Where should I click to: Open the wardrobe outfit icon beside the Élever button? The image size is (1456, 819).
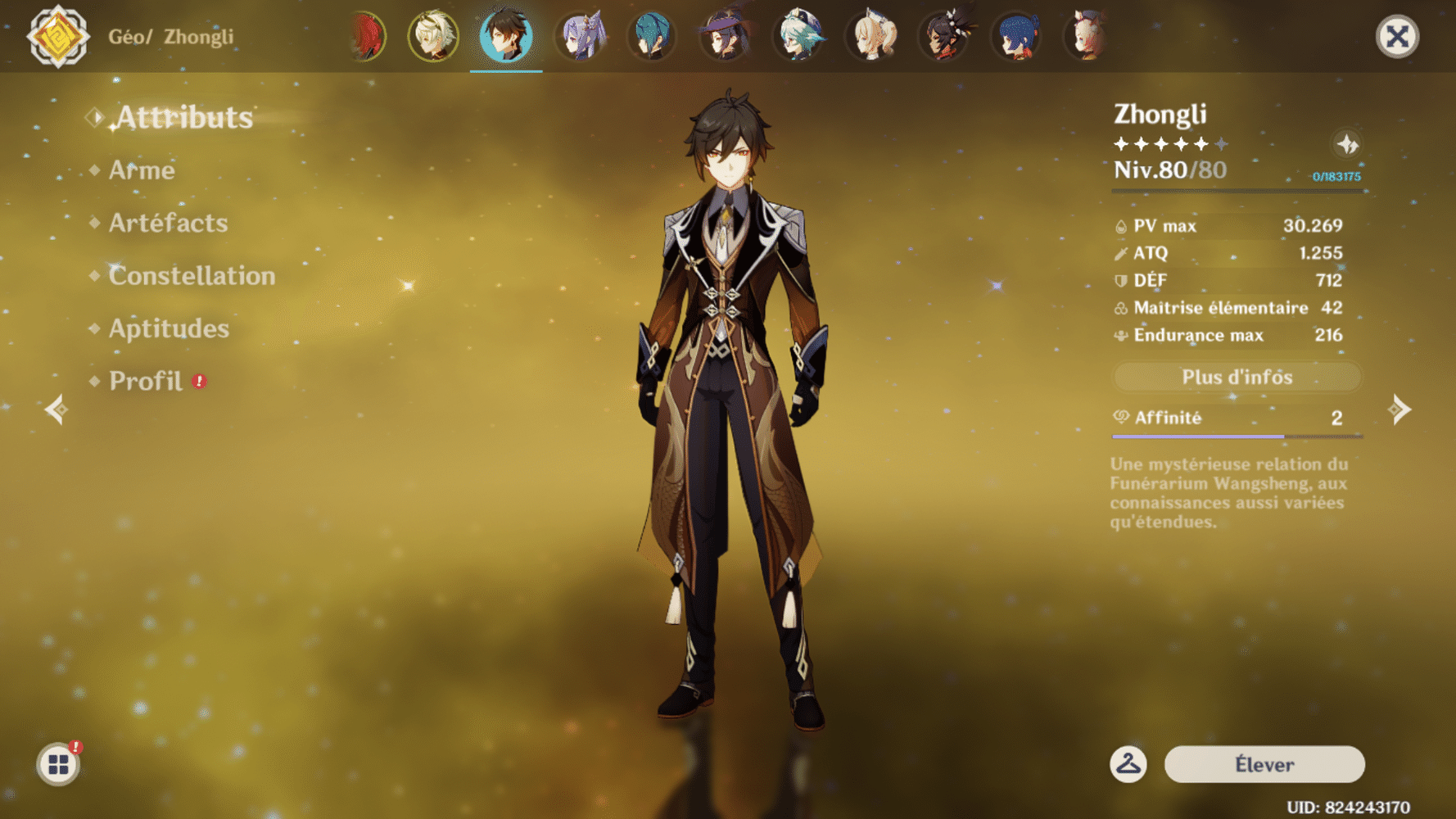point(1128,763)
